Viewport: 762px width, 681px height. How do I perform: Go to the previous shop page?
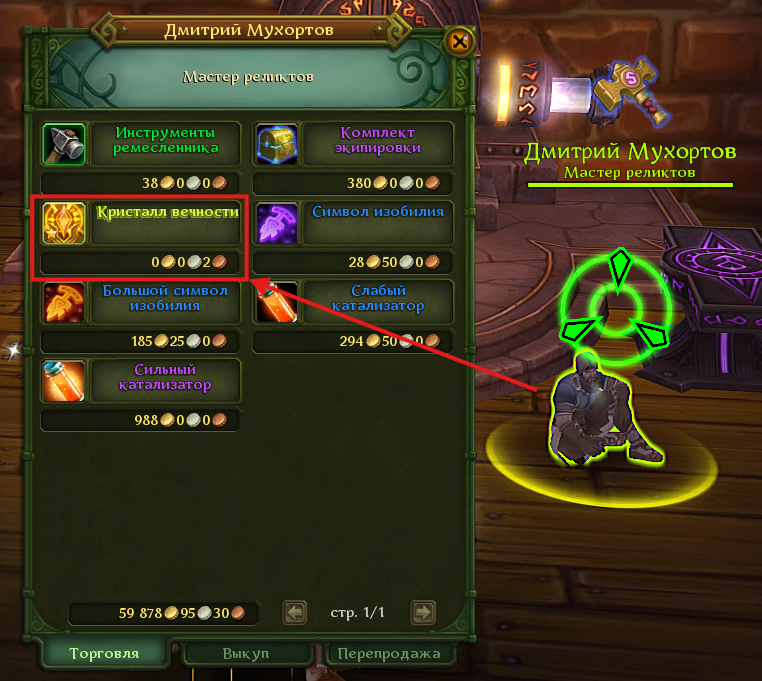pyautogui.click(x=294, y=612)
